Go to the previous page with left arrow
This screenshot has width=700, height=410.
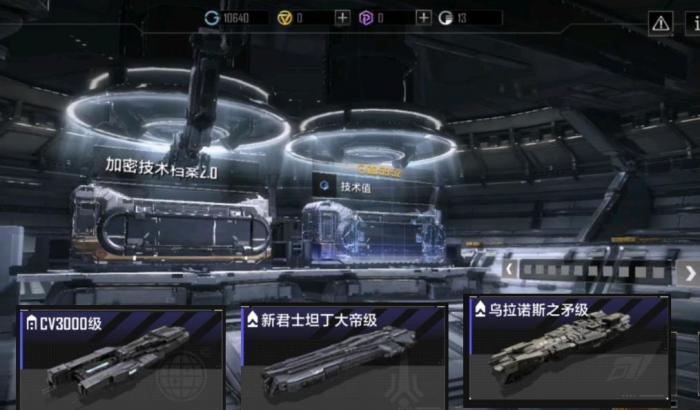point(510,270)
